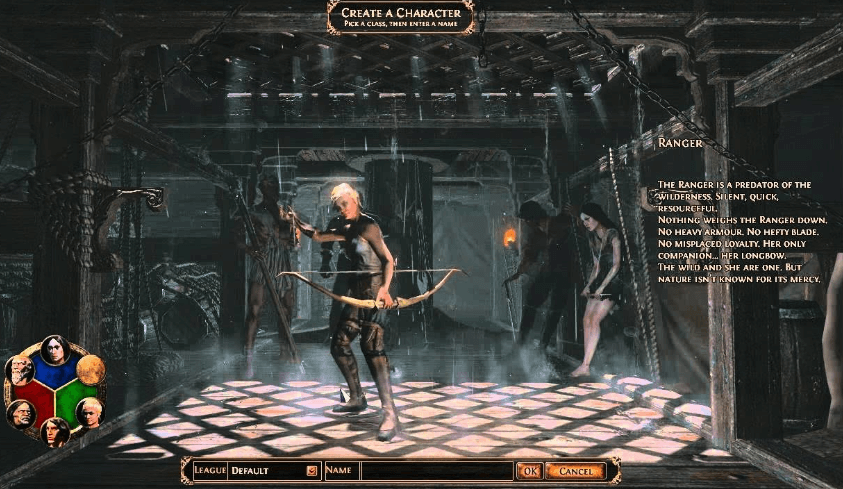Cancel character creation

coord(576,470)
